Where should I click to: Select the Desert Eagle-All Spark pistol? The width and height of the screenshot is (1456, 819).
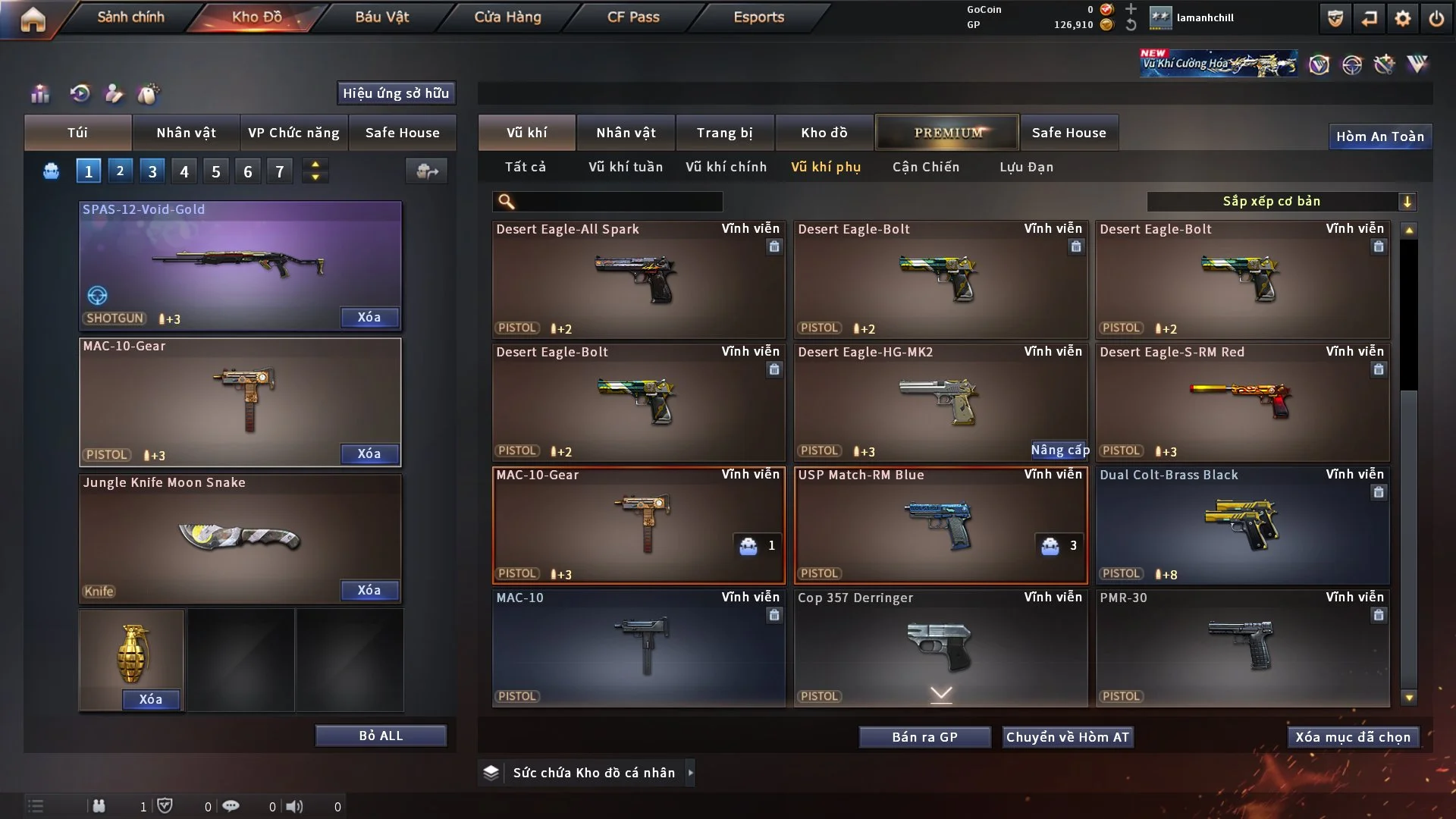click(x=639, y=279)
